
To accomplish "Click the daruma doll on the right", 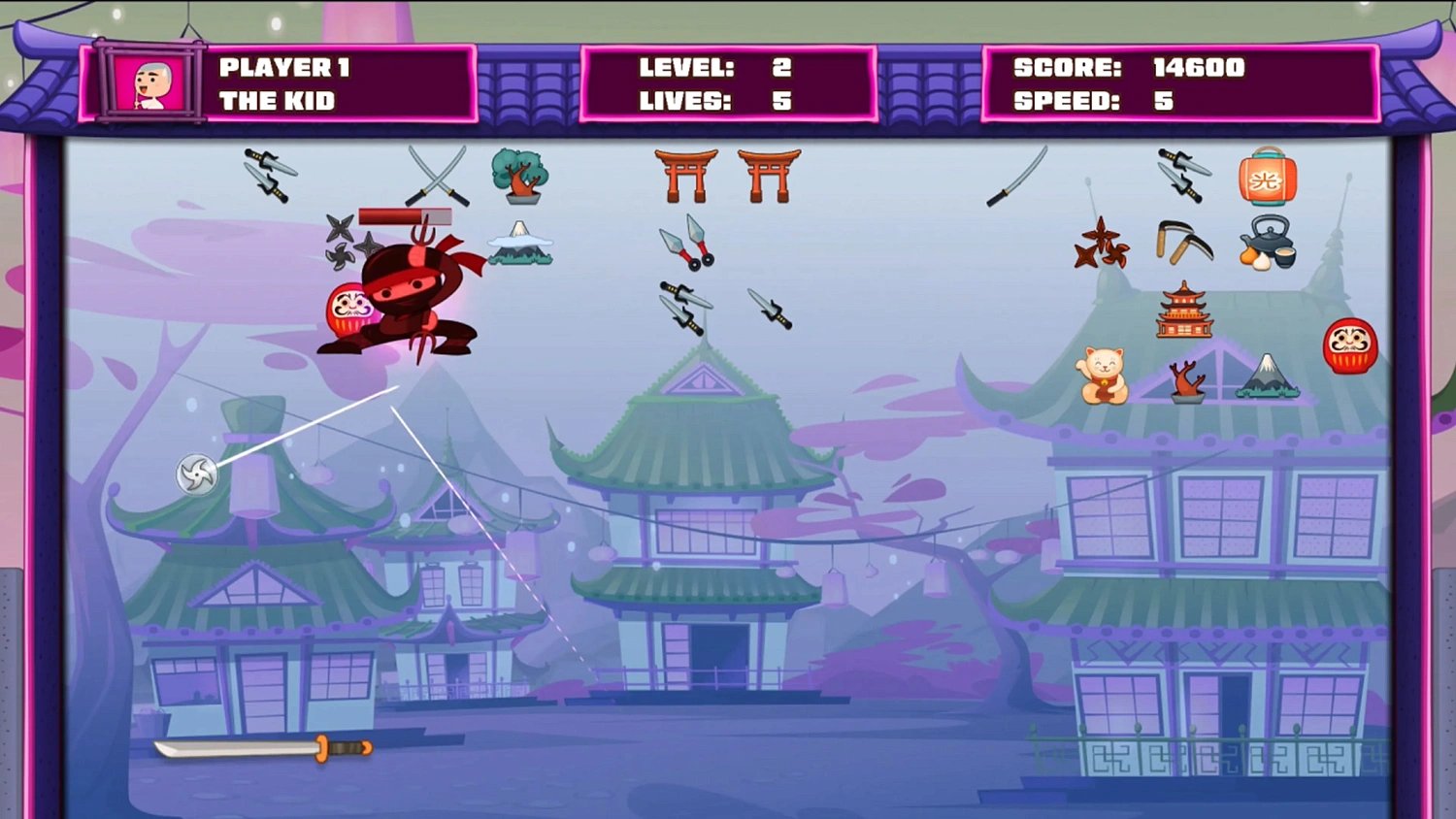I will click(x=1349, y=345).
